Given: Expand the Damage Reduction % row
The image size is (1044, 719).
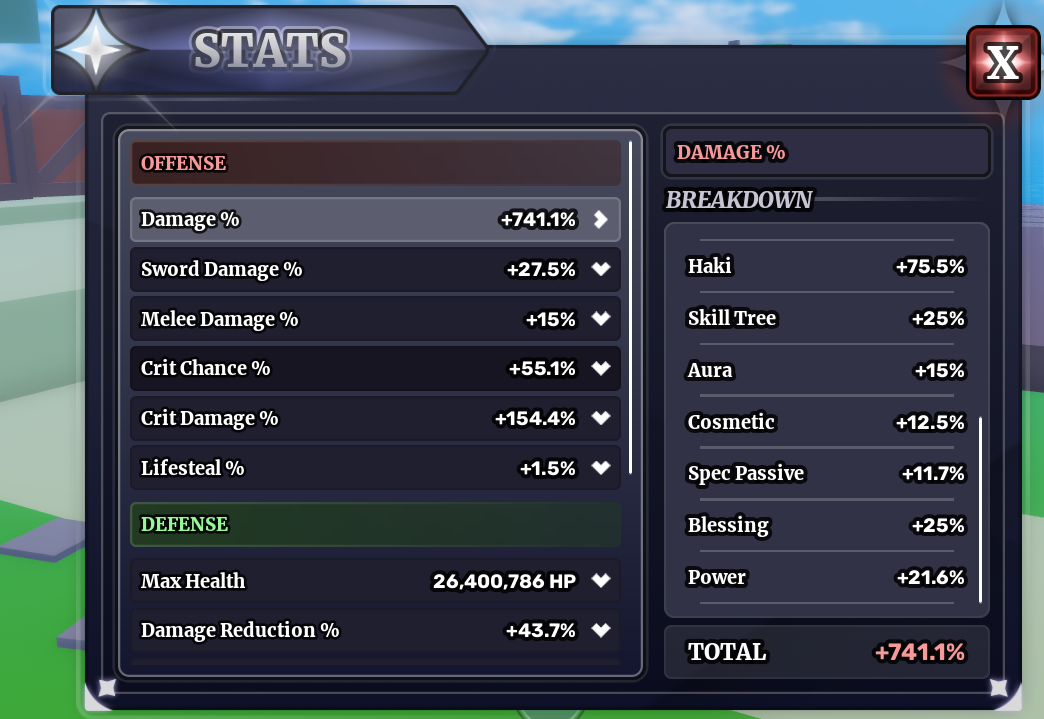Looking at the screenshot, I should [600, 630].
